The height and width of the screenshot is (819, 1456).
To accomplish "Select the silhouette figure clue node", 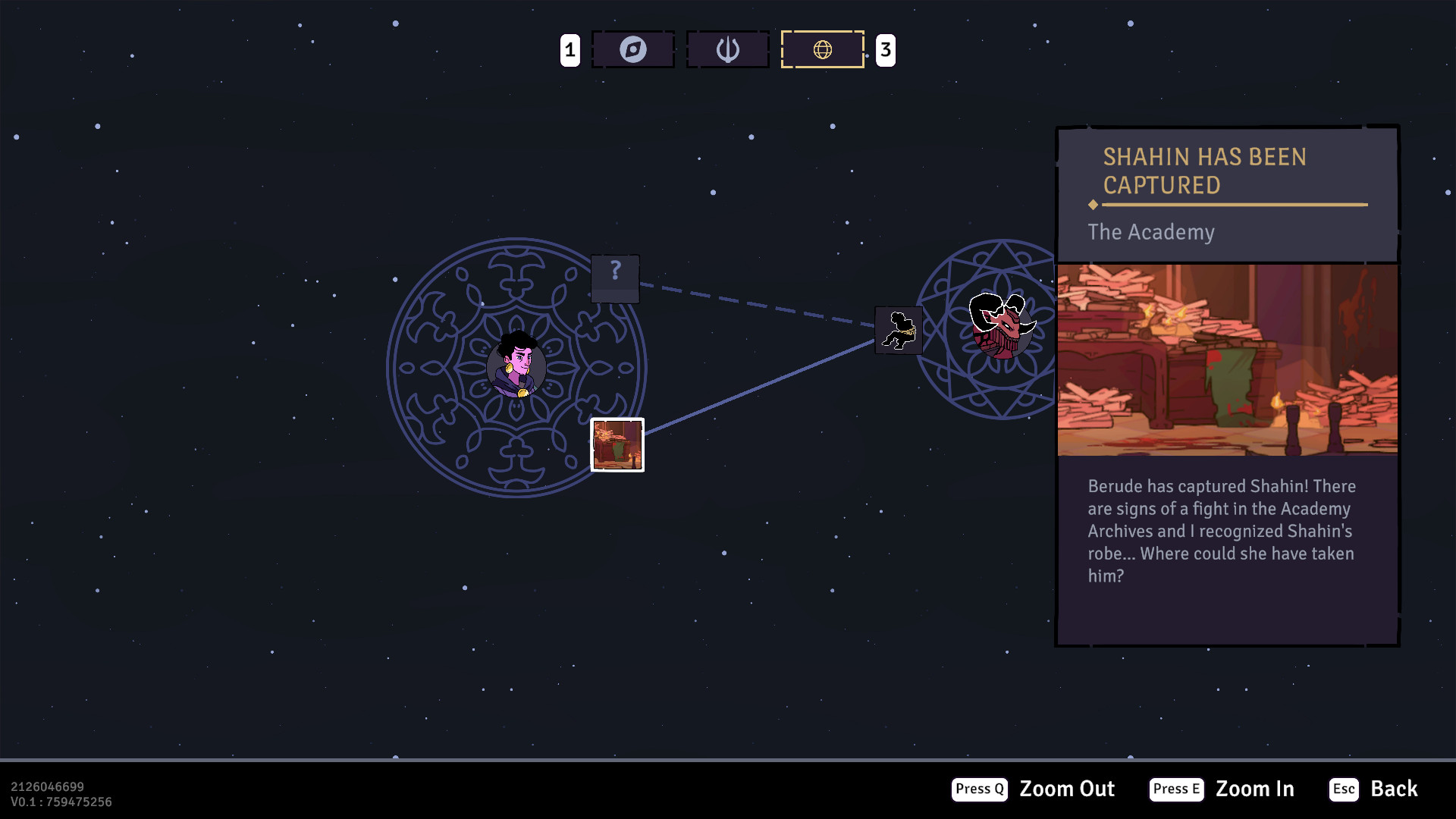I will (899, 331).
